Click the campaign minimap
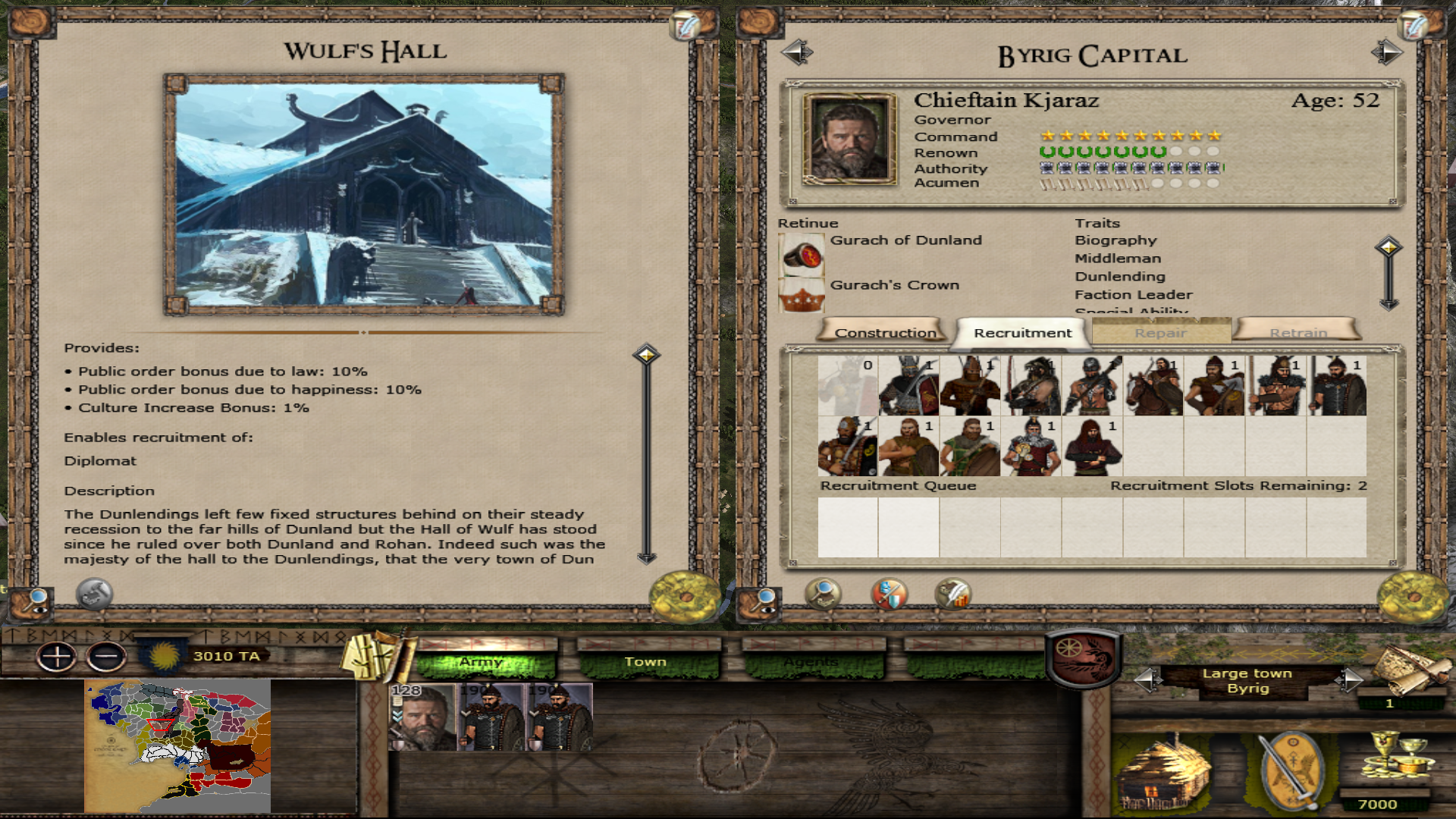This screenshot has height=819, width=1456. point(177,745)
